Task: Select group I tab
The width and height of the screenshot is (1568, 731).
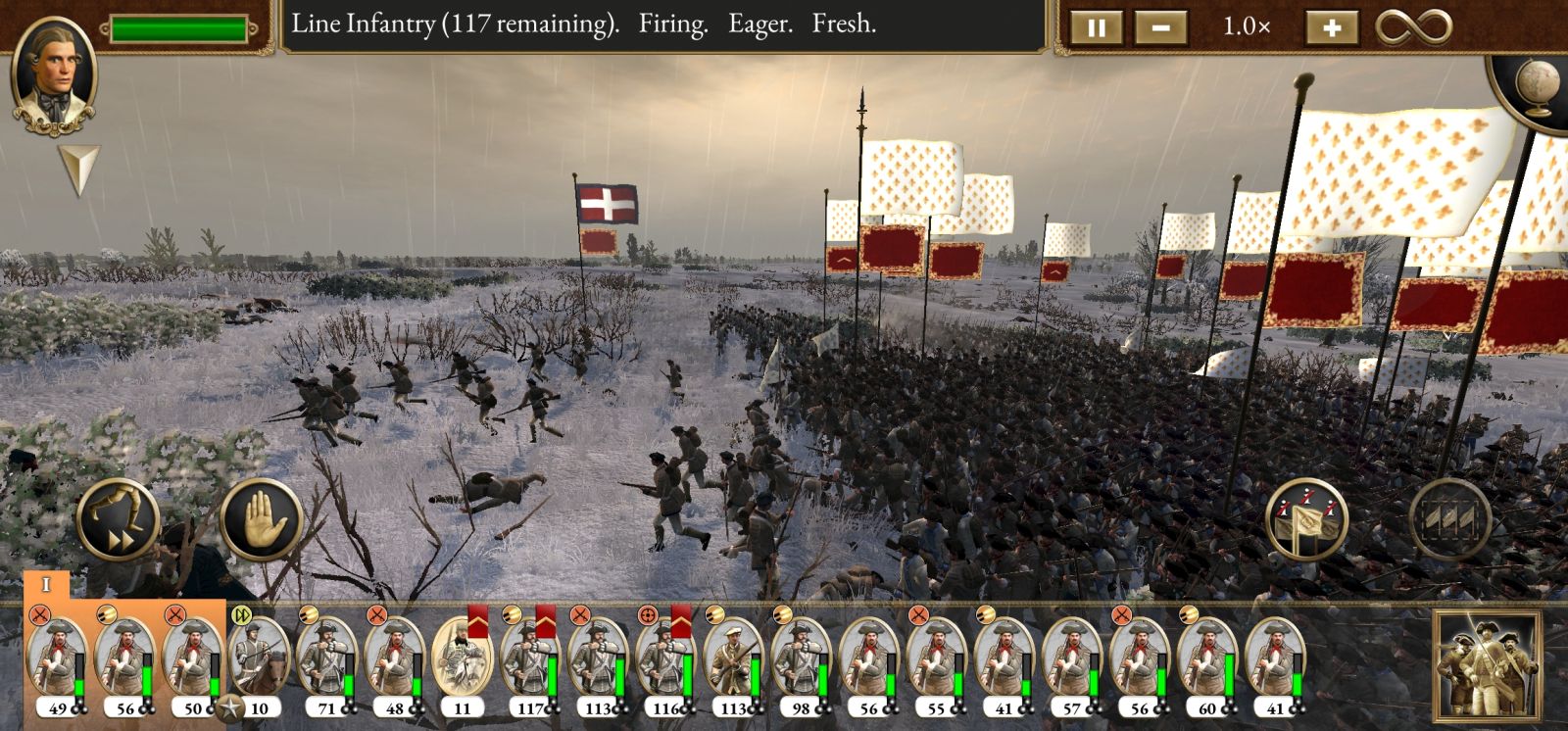Action: tap(46, 585)
